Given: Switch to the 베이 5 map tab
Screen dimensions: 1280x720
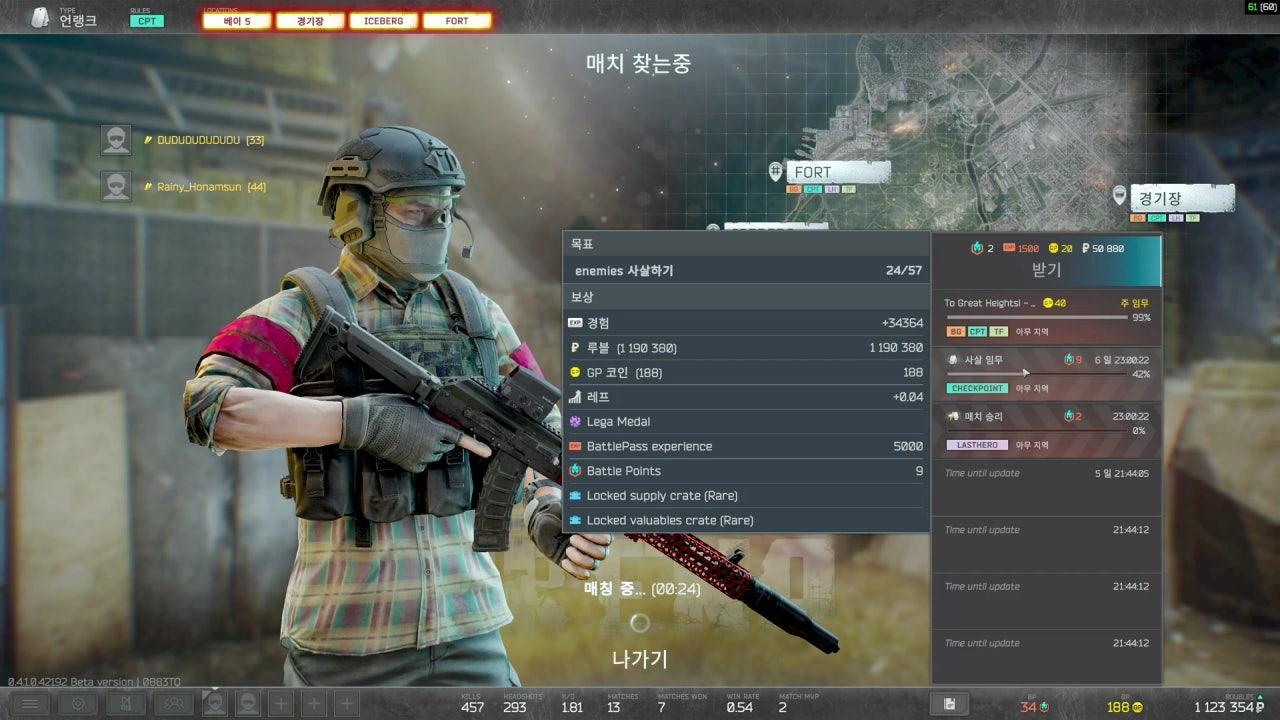Looking at the screenshot, I should tap(235, 20).
